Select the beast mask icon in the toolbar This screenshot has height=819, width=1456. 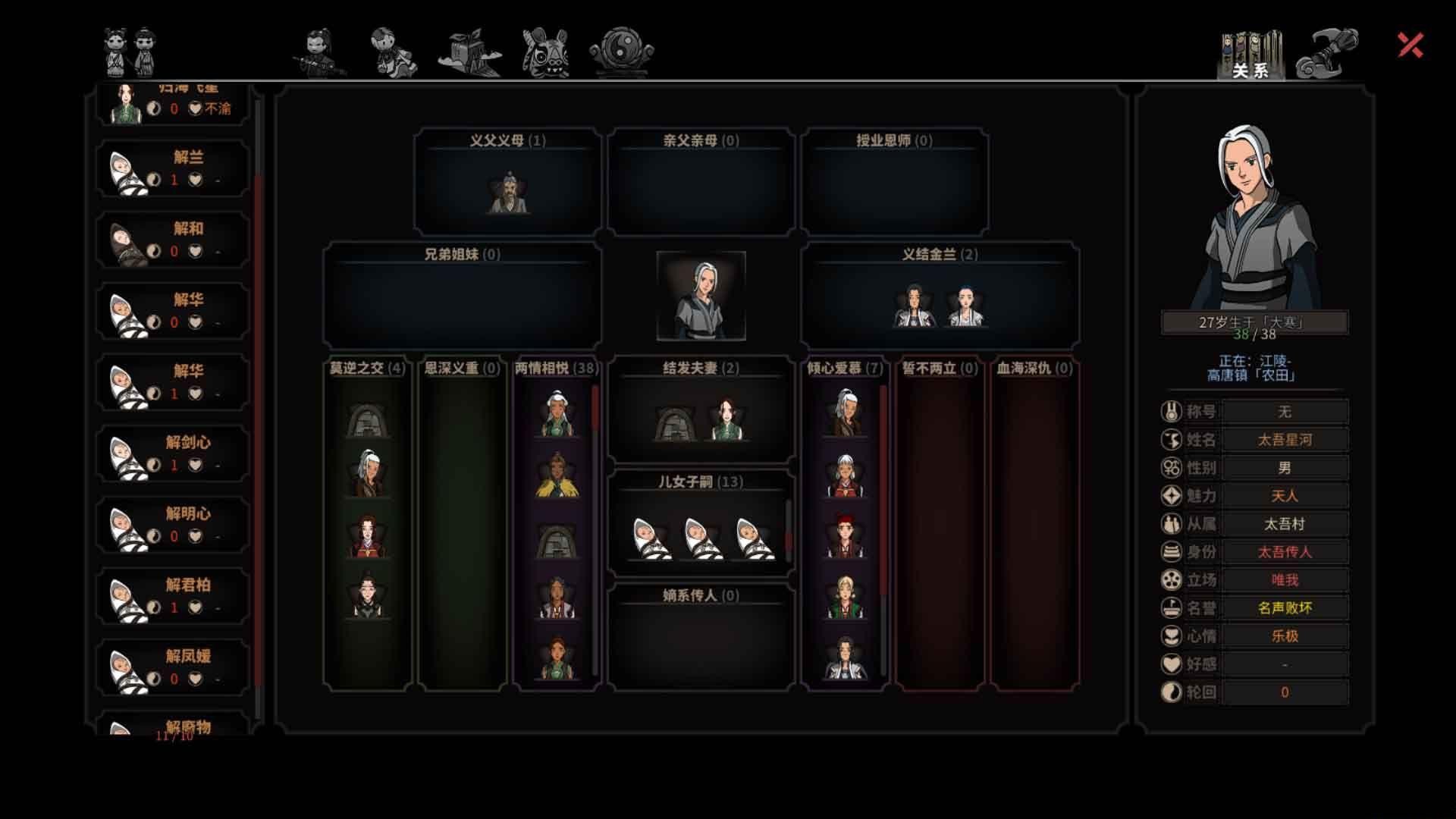[x=544, y=53]
